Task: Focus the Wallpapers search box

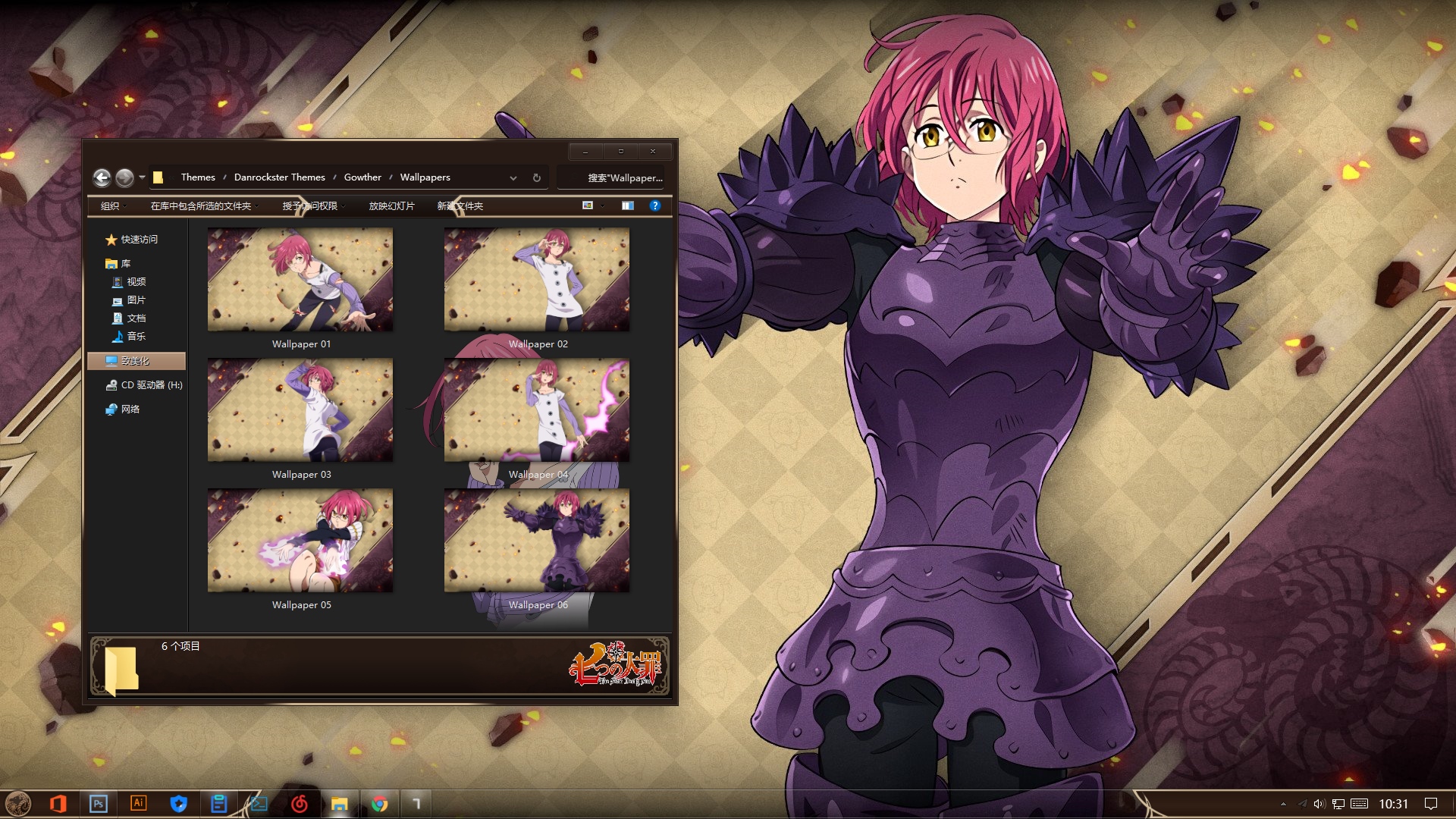Action: (614, 177)
